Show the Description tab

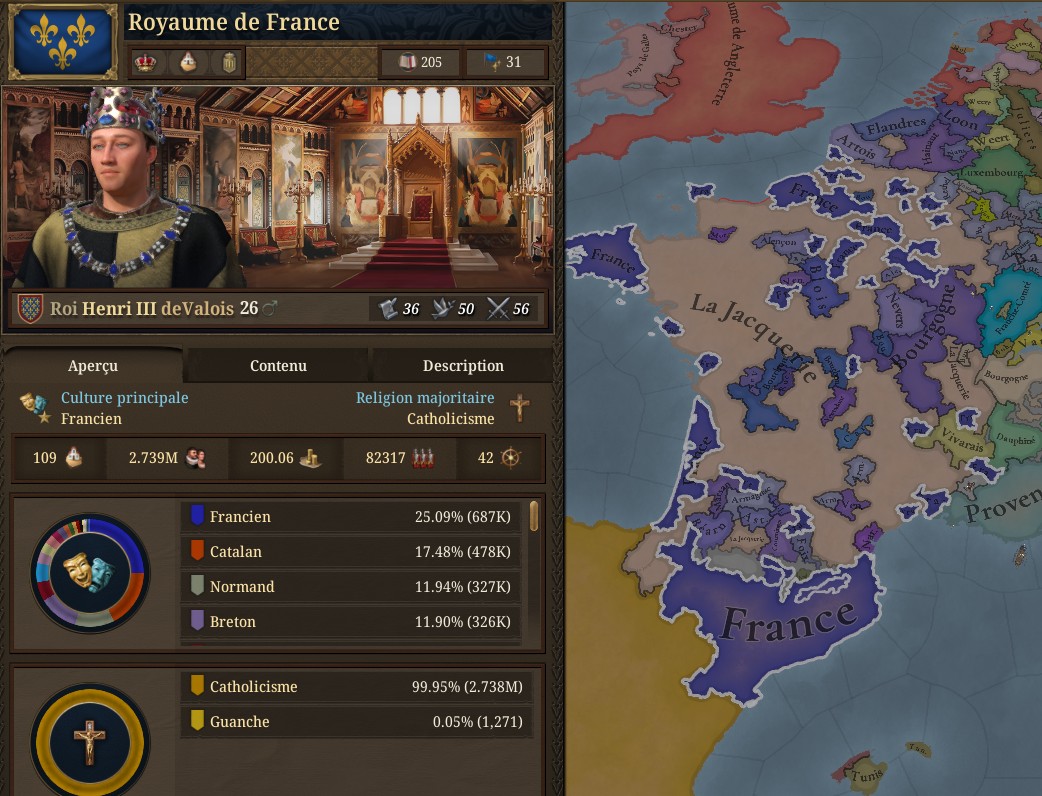pyautogui.click(x=462, y=366)
